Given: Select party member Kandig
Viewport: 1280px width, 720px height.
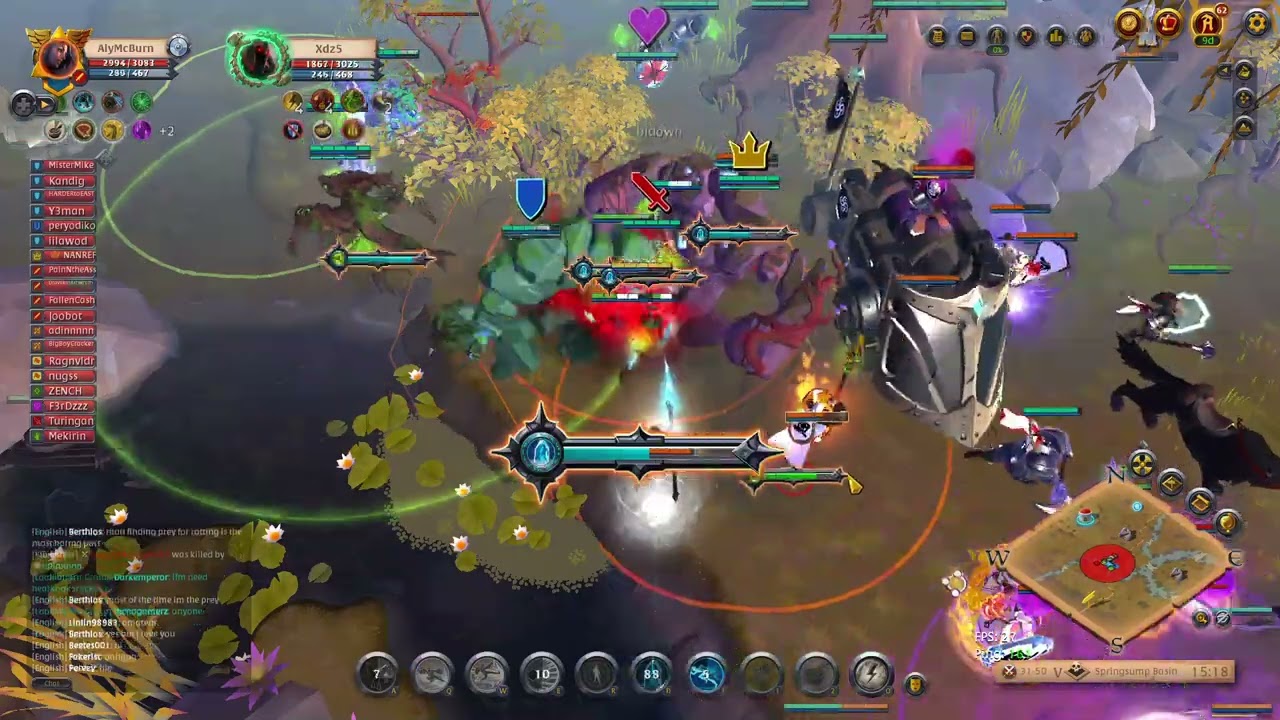Looking at the screenshot, I should click(66, 181).
